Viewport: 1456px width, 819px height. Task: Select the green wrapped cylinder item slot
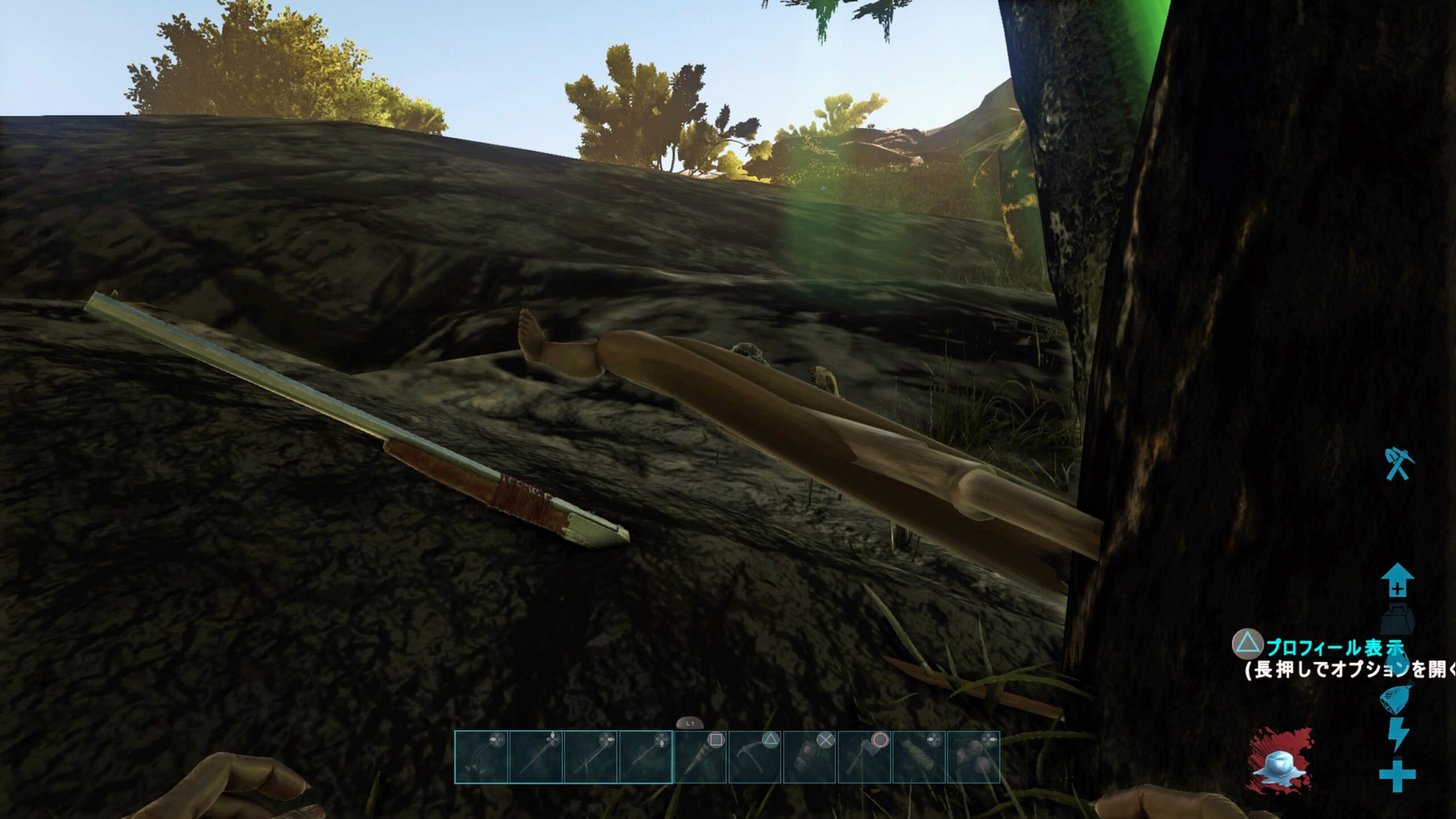(918, 758)
